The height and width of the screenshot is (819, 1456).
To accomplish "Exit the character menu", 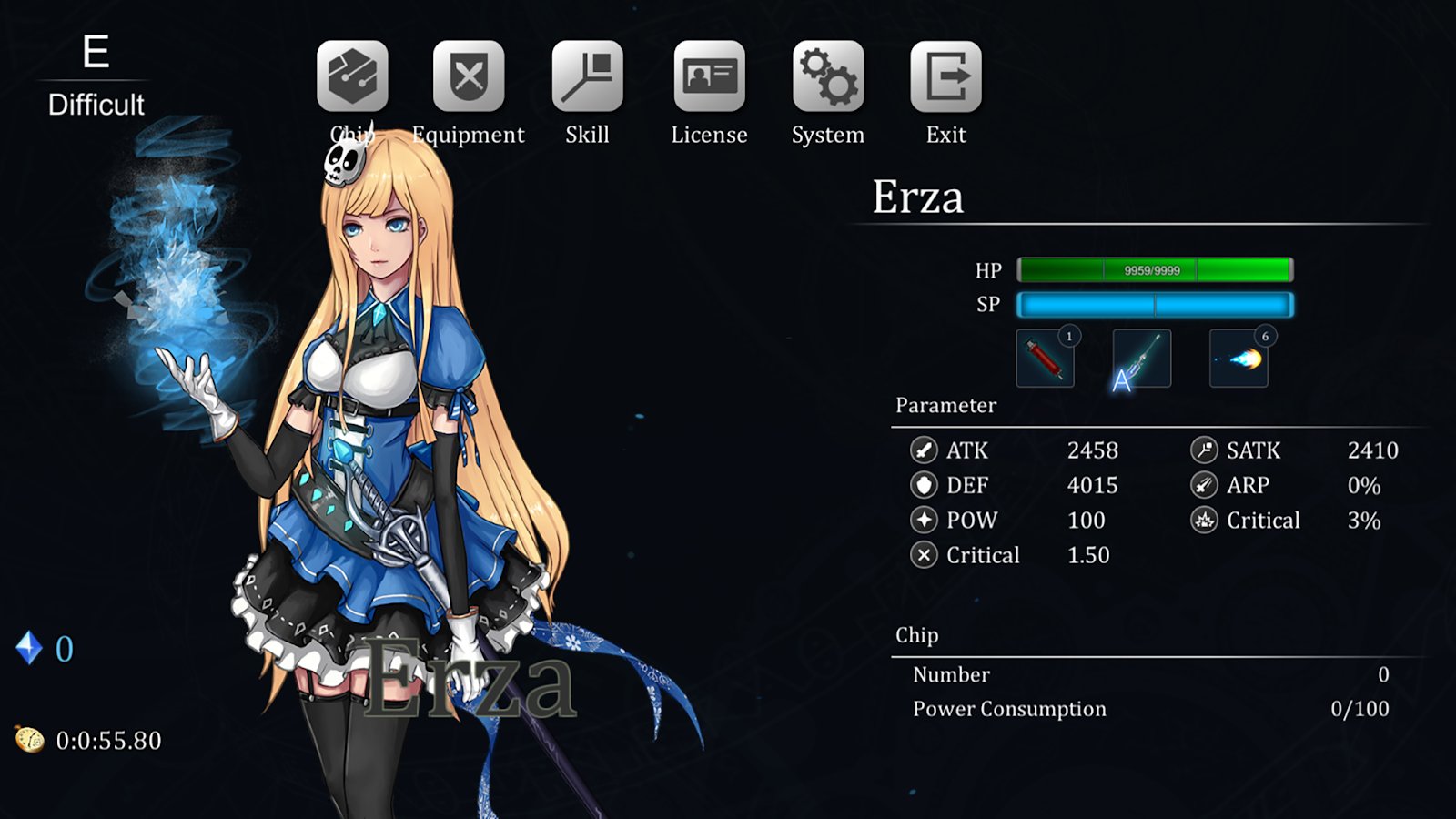I will (x=945, y=76).
